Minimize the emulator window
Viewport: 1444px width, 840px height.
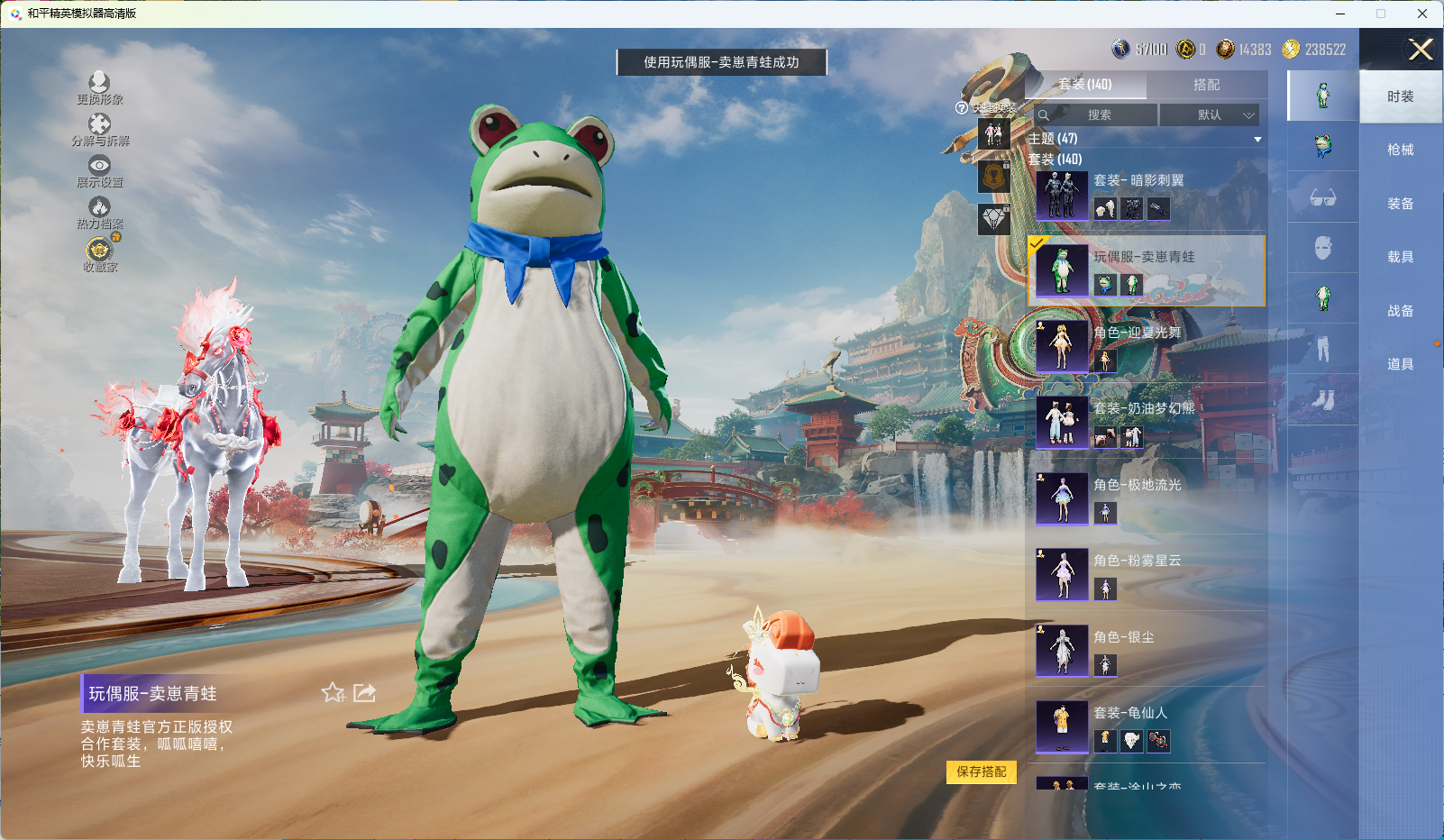1340,14
